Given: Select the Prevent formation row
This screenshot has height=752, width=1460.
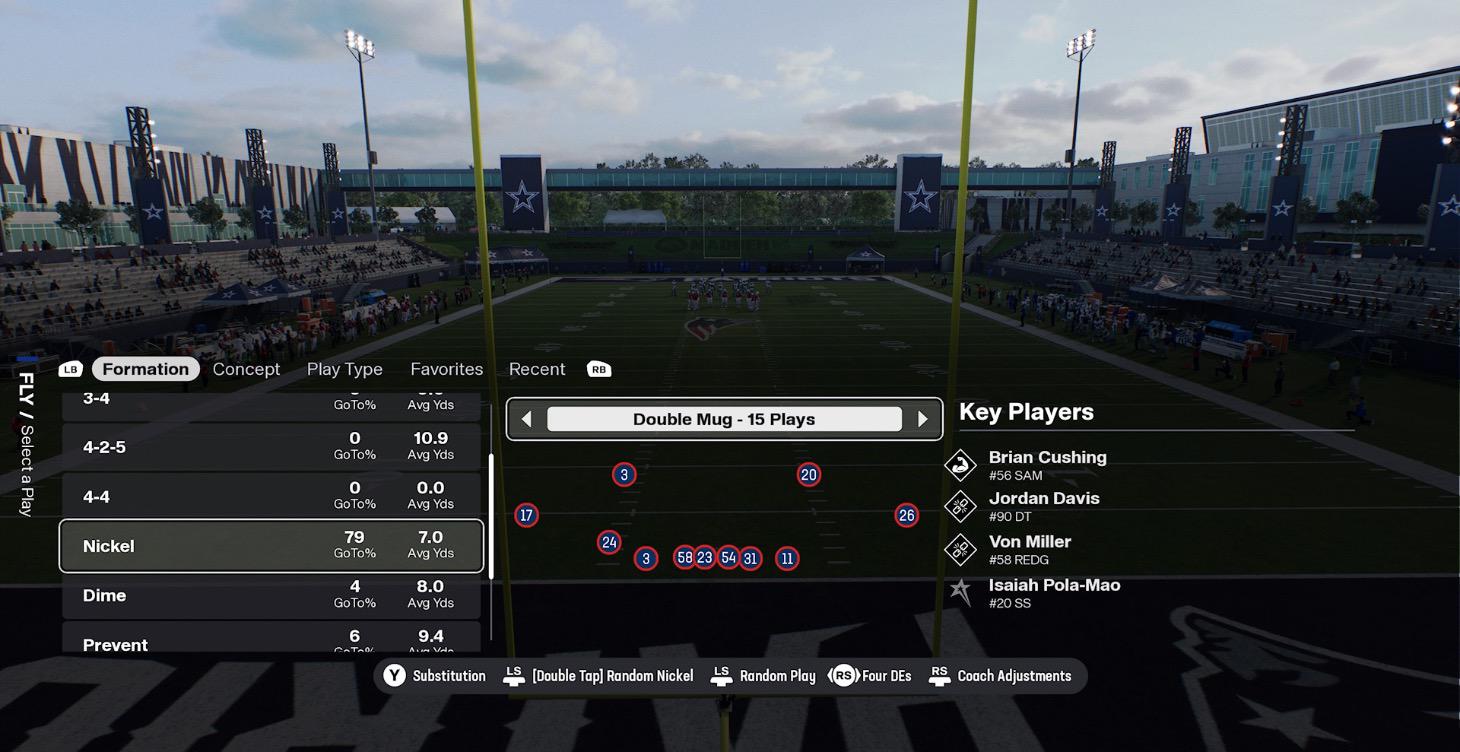Looking at the screenshot, I should click(x=271, y=643).
